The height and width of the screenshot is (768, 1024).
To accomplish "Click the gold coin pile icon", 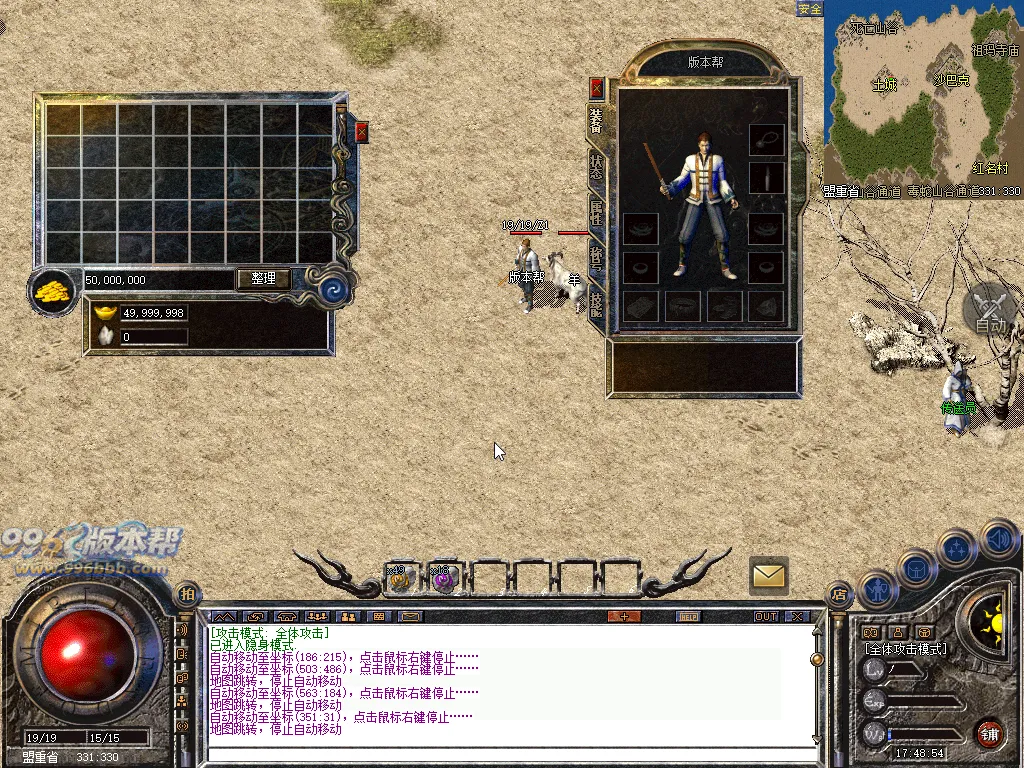I will point(54,290).
